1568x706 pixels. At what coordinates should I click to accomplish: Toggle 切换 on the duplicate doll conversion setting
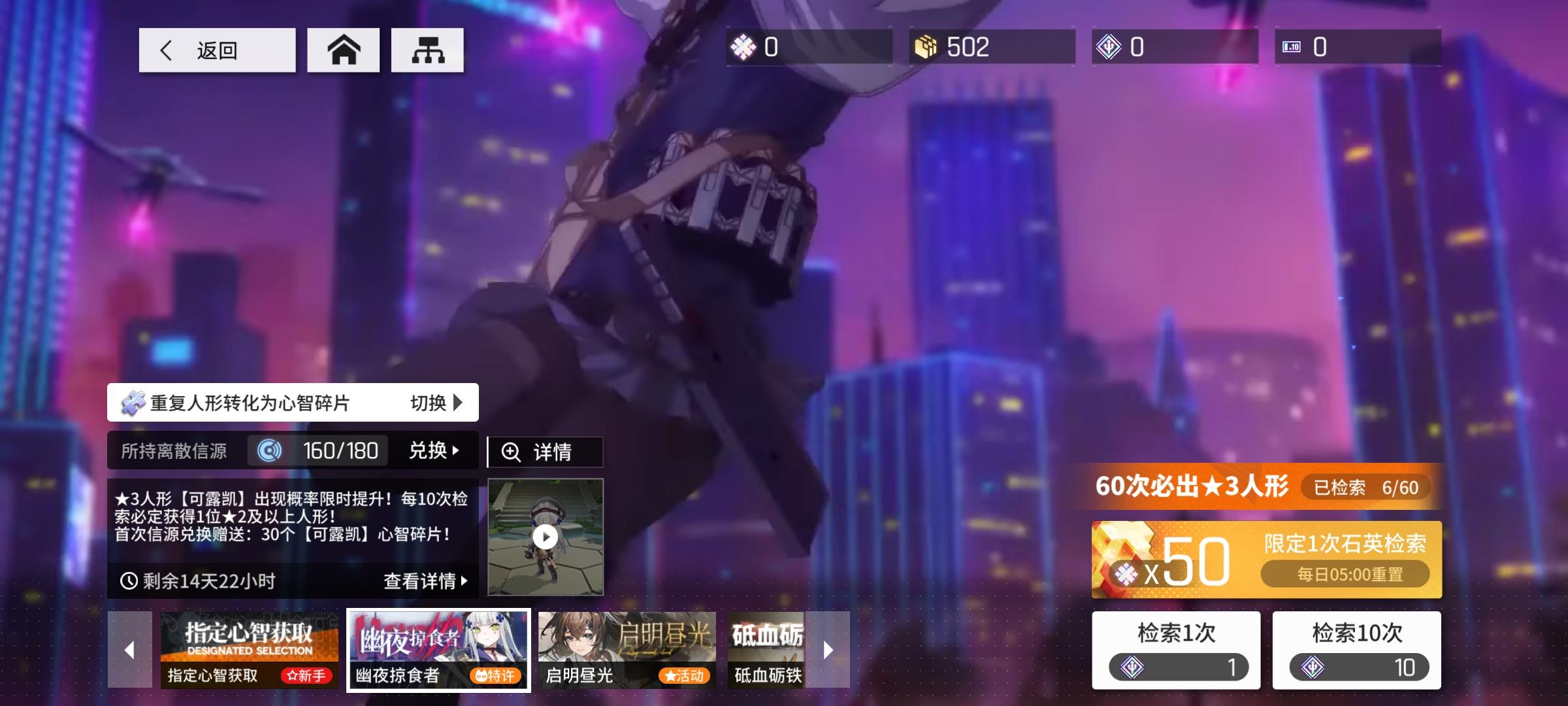pyautogui.click(x=434, y=403)
